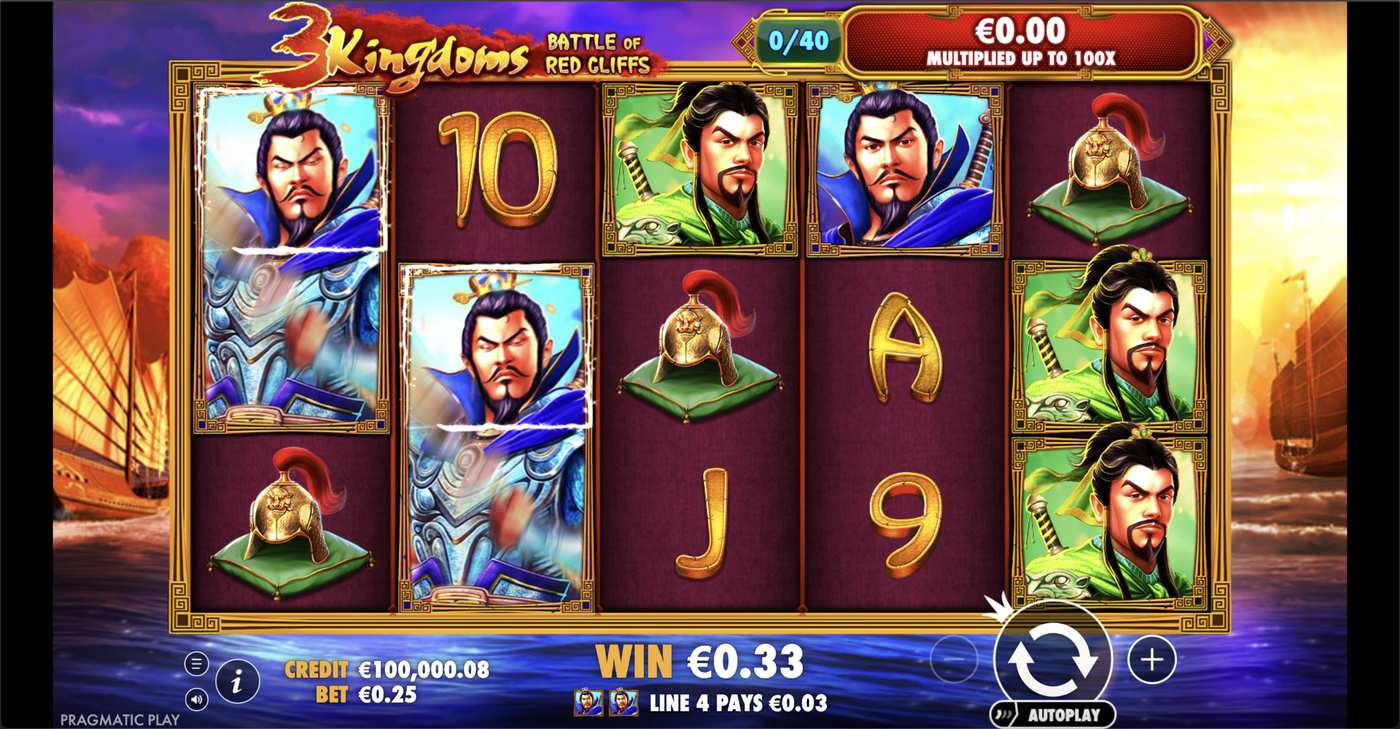Click the WIN €0.33 display
1400x729 pixels.
point(700,661)
